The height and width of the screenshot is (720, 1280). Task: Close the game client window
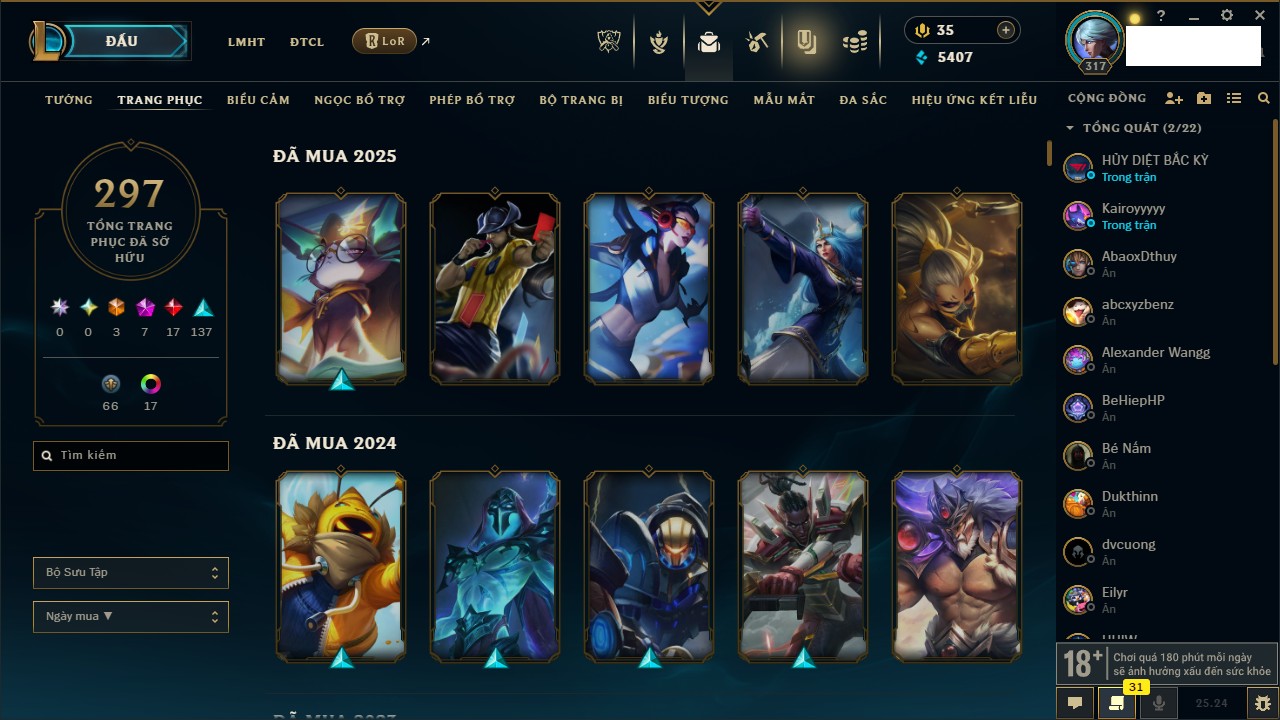(x=1260, y=16)
